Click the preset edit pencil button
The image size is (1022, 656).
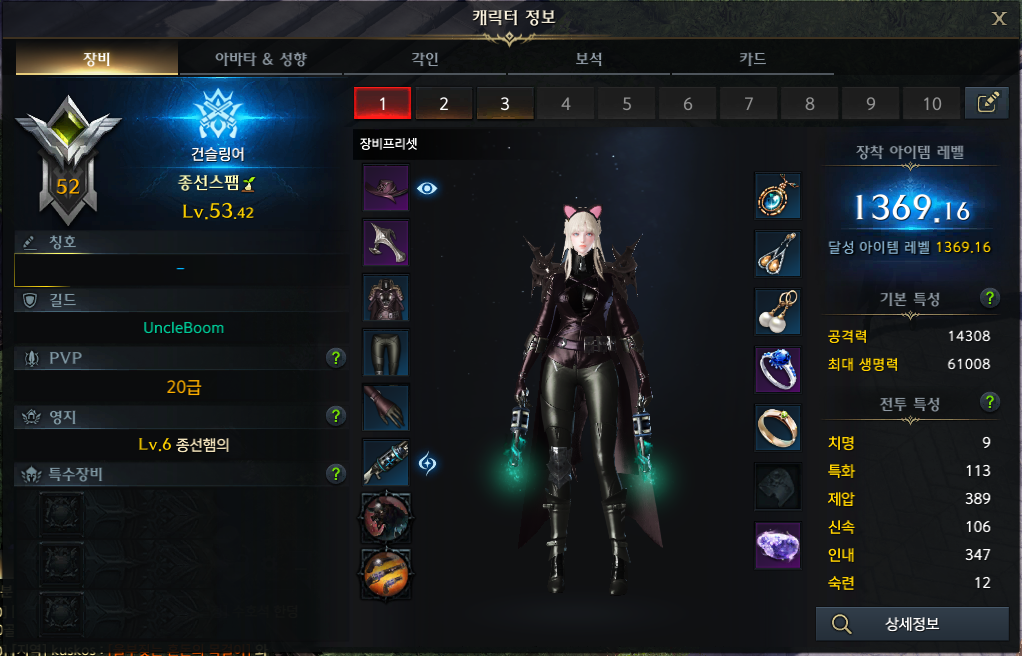(x=986, y=103)
